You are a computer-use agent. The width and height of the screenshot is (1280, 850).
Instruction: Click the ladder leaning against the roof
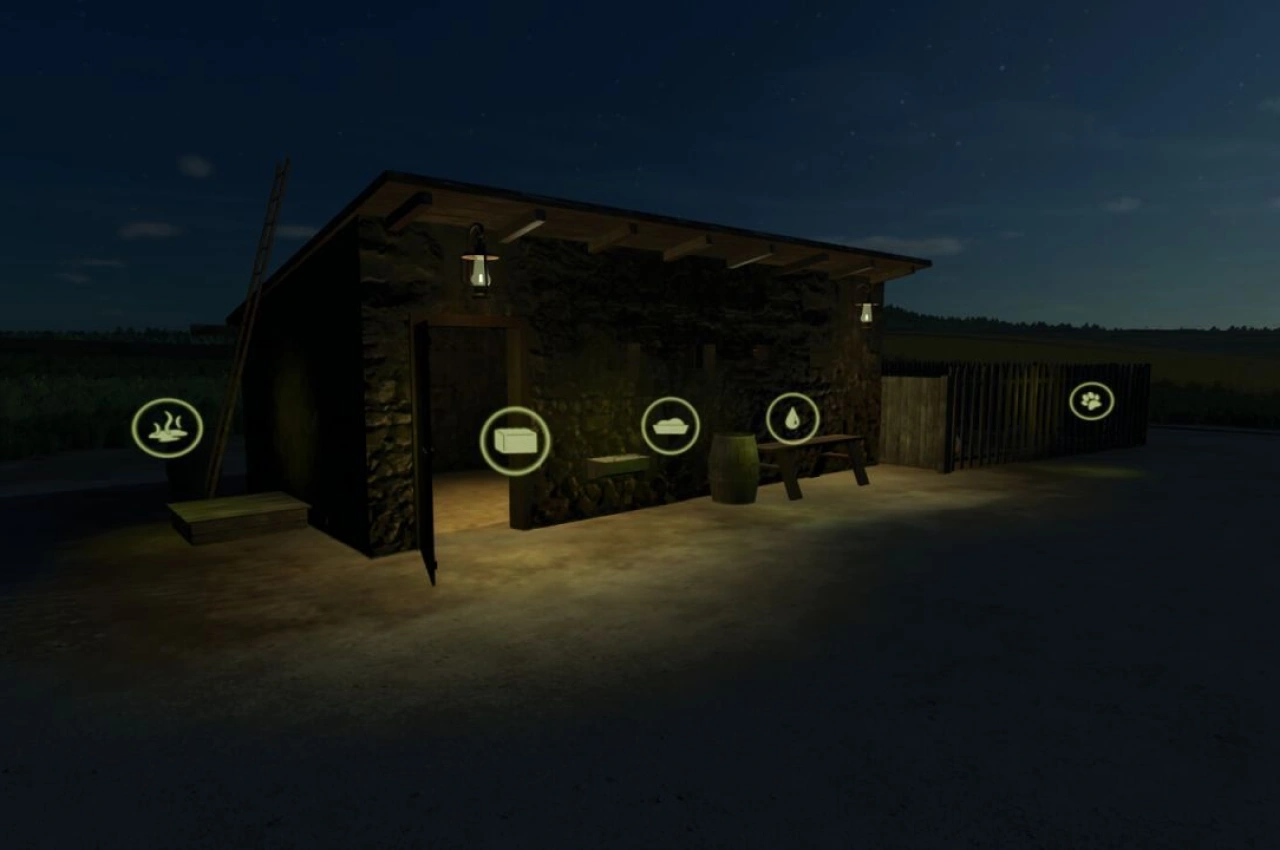[x=260, y=260]
